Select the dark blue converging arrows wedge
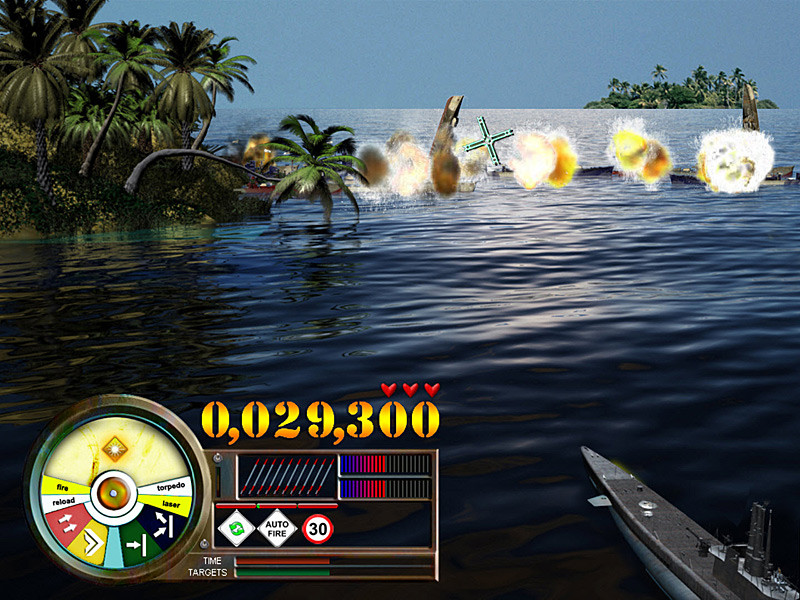This screenshot has width=800, height=600. click(160, 520)
